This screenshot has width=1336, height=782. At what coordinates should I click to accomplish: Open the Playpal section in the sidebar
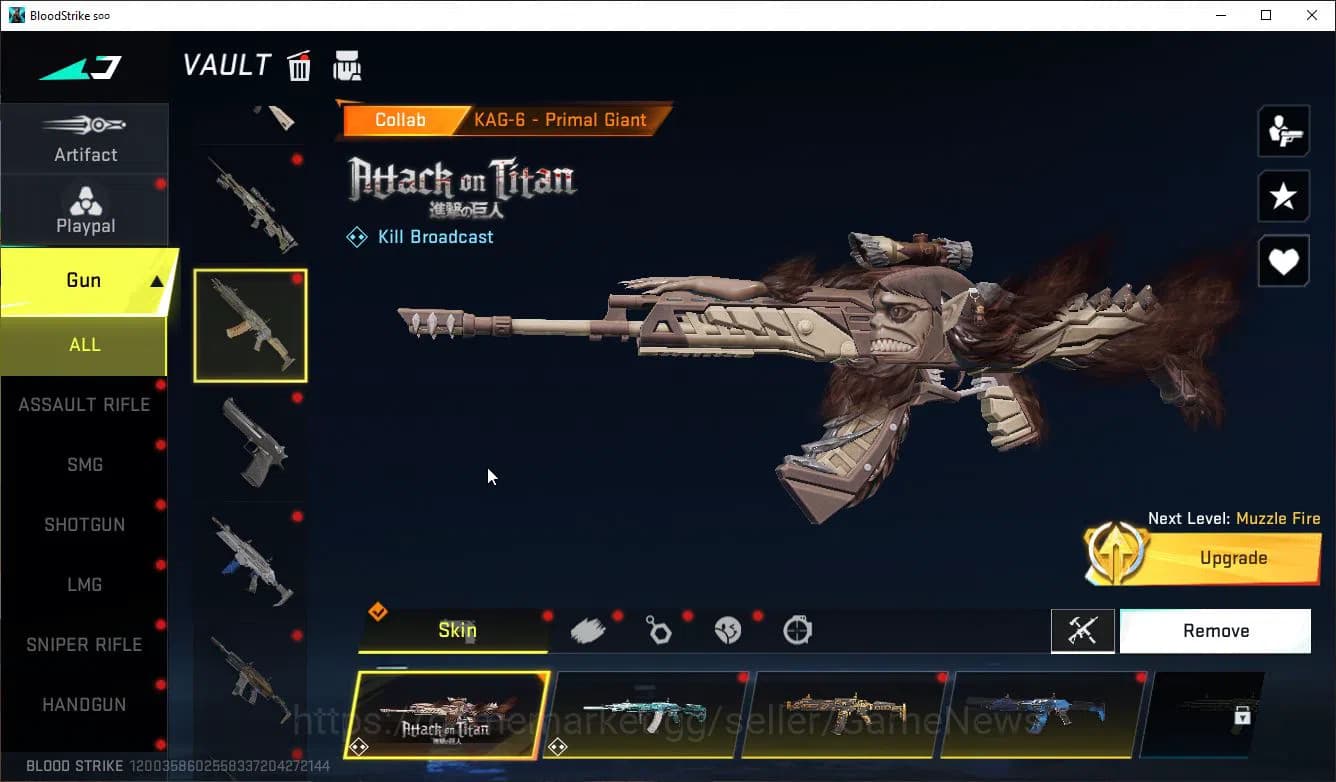85,208
